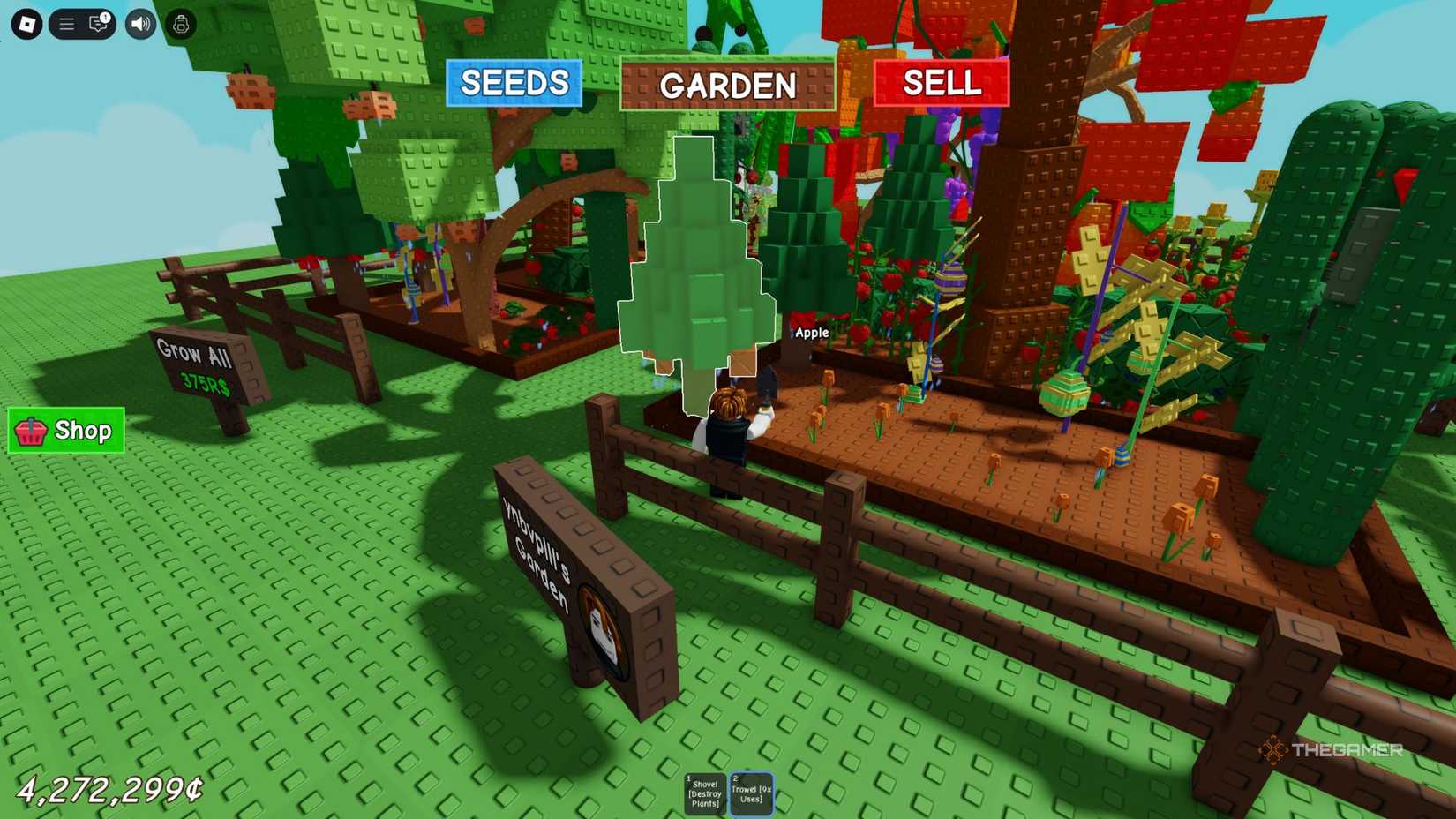The height and width of the screenshot is (819, 1456).
Task: Purchase Grow All for 375R$
Action: coord(196,364)
